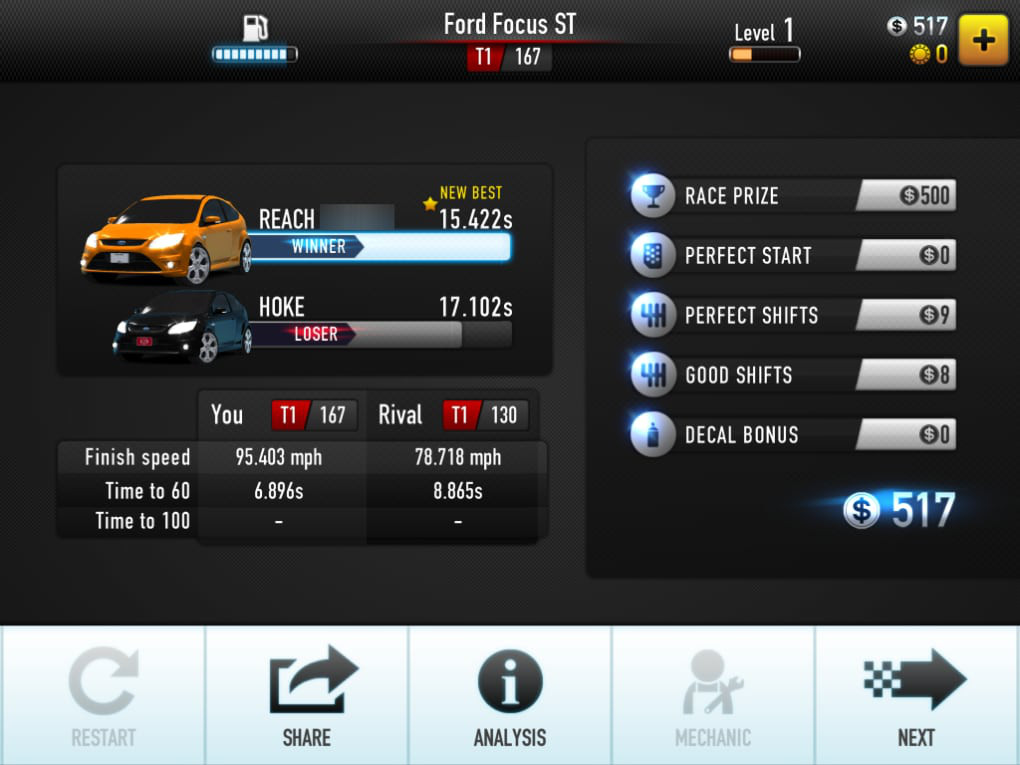Tap the yellow plus add-currency button
The width and height of the screenshot is (1020, 765).
click(983, 40)
